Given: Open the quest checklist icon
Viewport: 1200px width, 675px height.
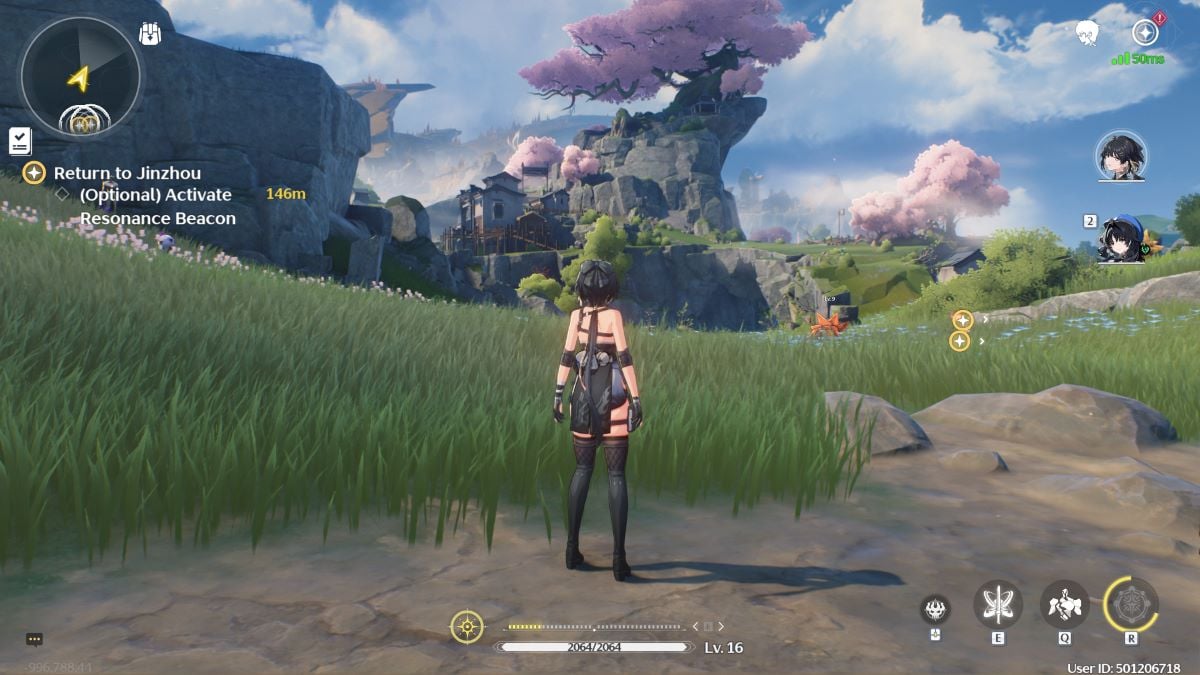Looking at the screenshot, I should [x=19, y=141].
